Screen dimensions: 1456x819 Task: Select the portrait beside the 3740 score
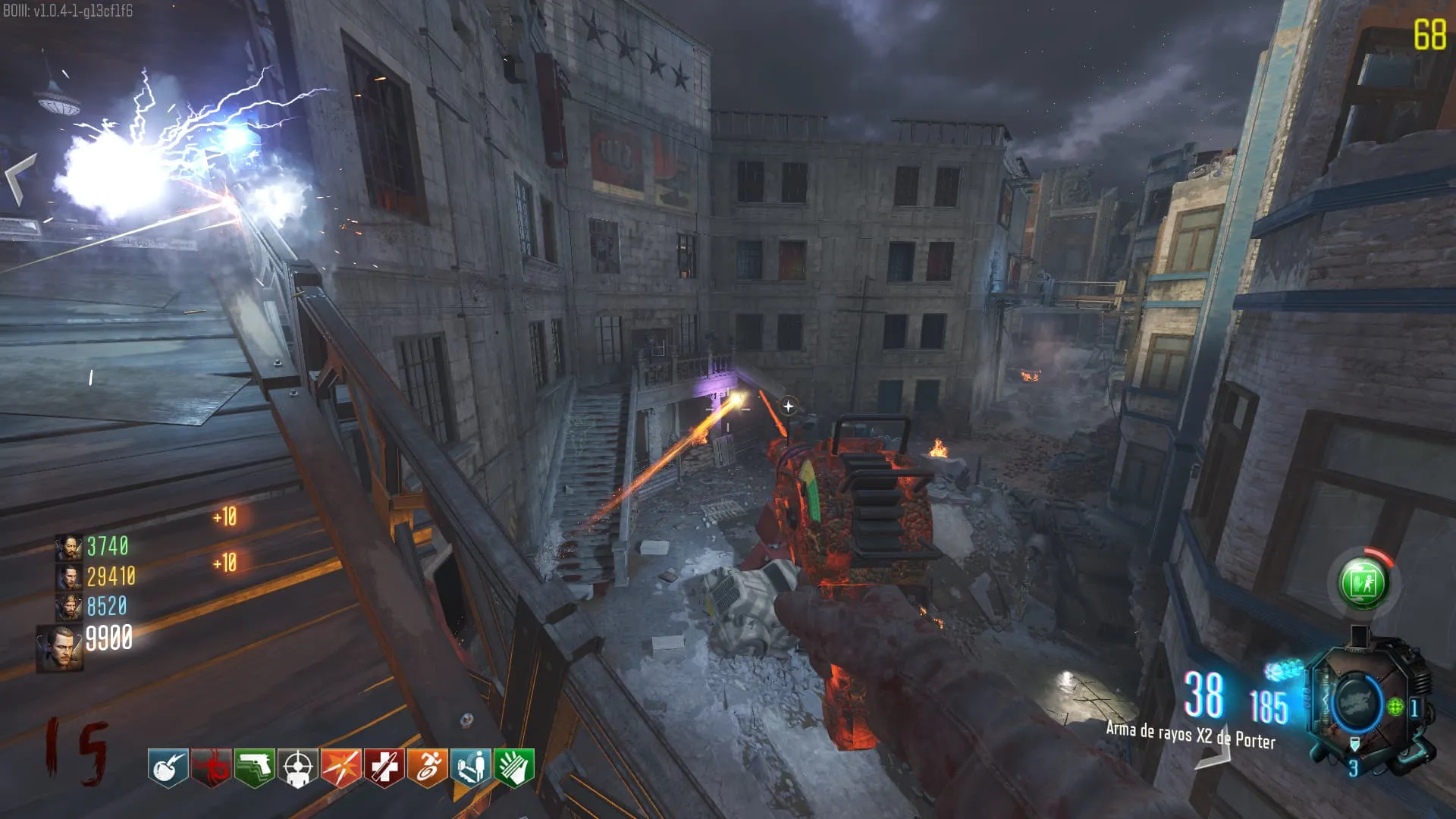pyautogui.click(x=68, y=547)
